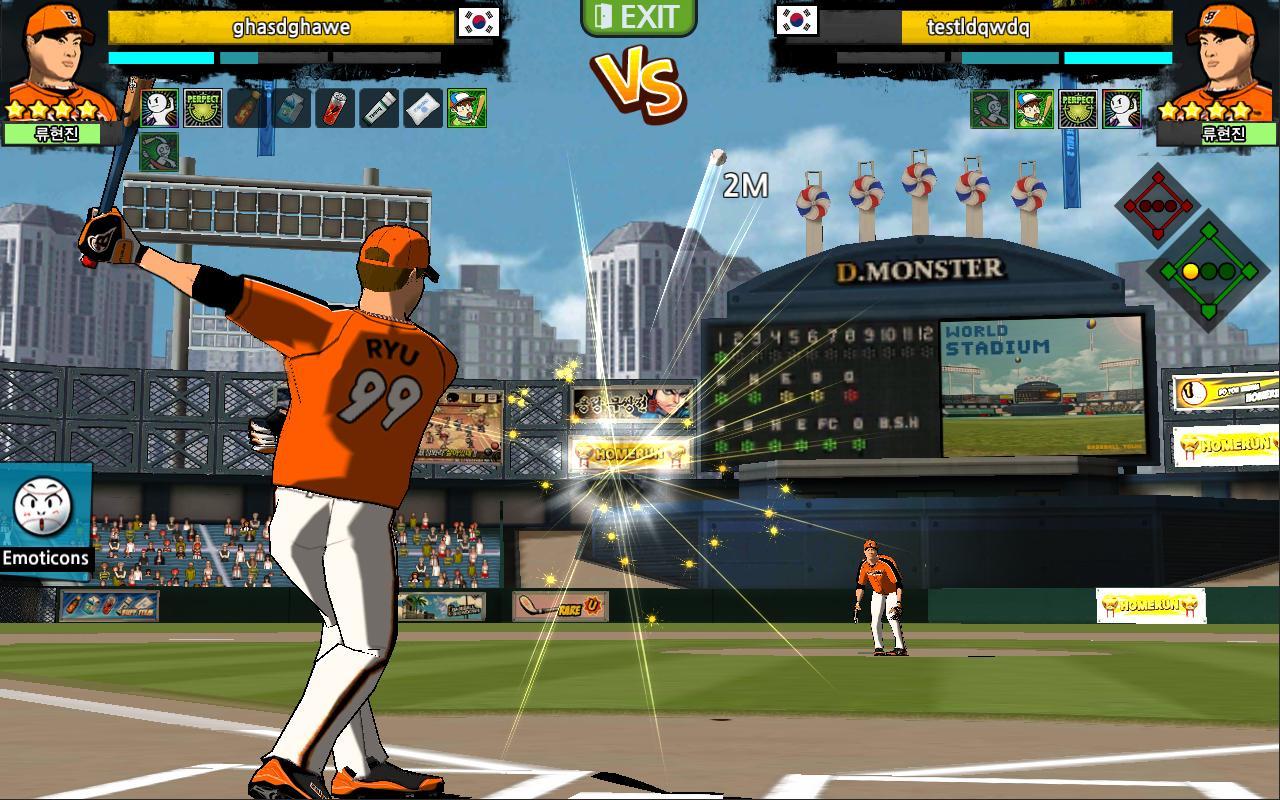The image size is (1280, 800).
Task: Toggle testldqwdq's PERFECT buff active state
Action: (1078, 108)
